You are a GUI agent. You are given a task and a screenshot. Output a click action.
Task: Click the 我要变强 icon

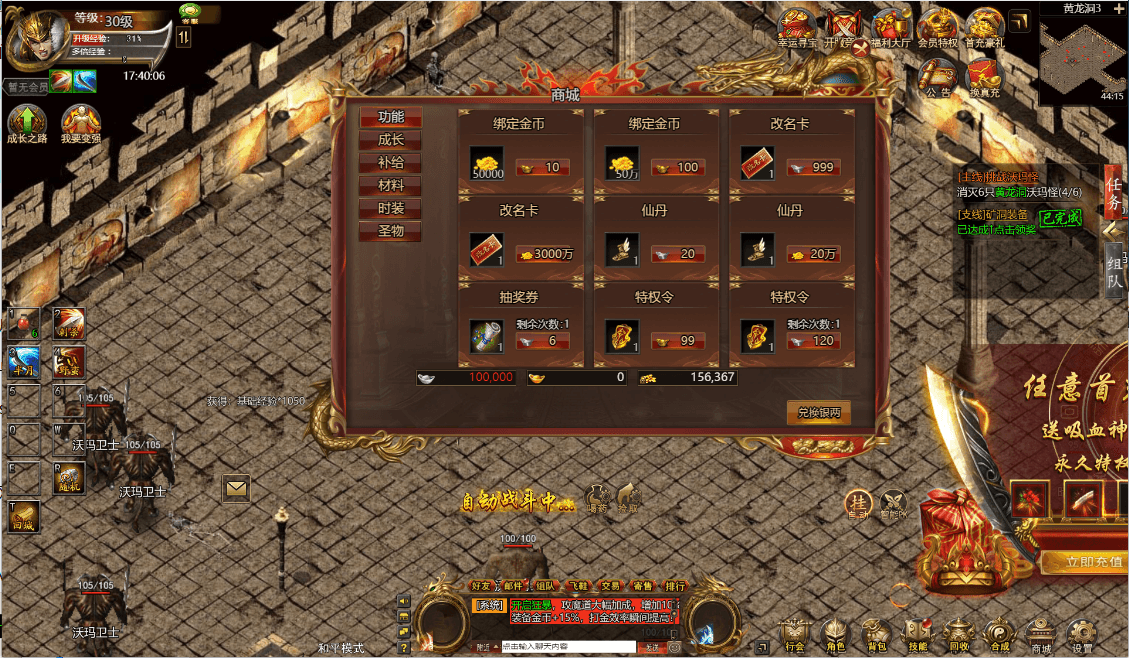pos(80,123)
